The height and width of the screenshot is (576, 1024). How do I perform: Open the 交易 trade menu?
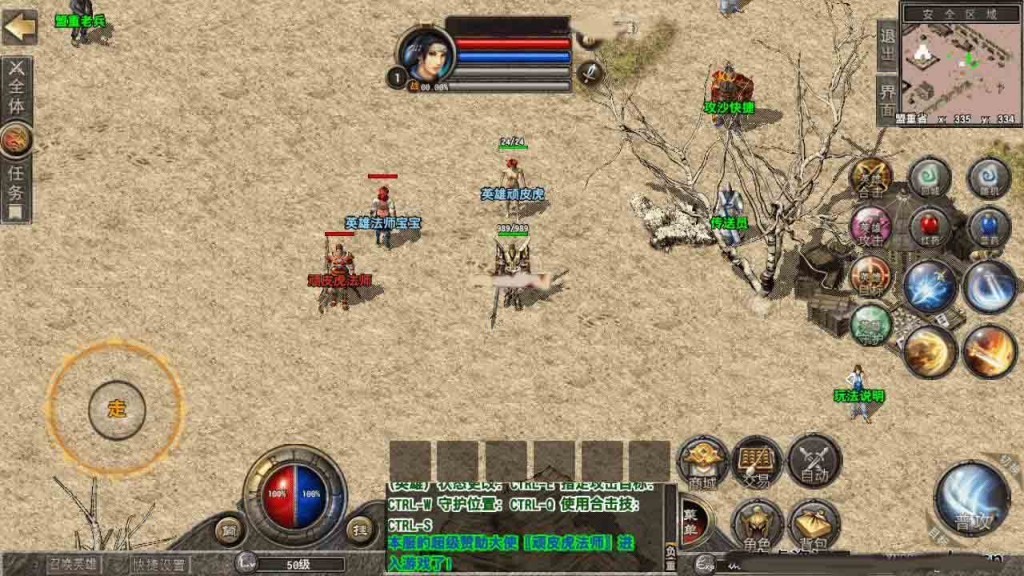(x=757, y=462)
